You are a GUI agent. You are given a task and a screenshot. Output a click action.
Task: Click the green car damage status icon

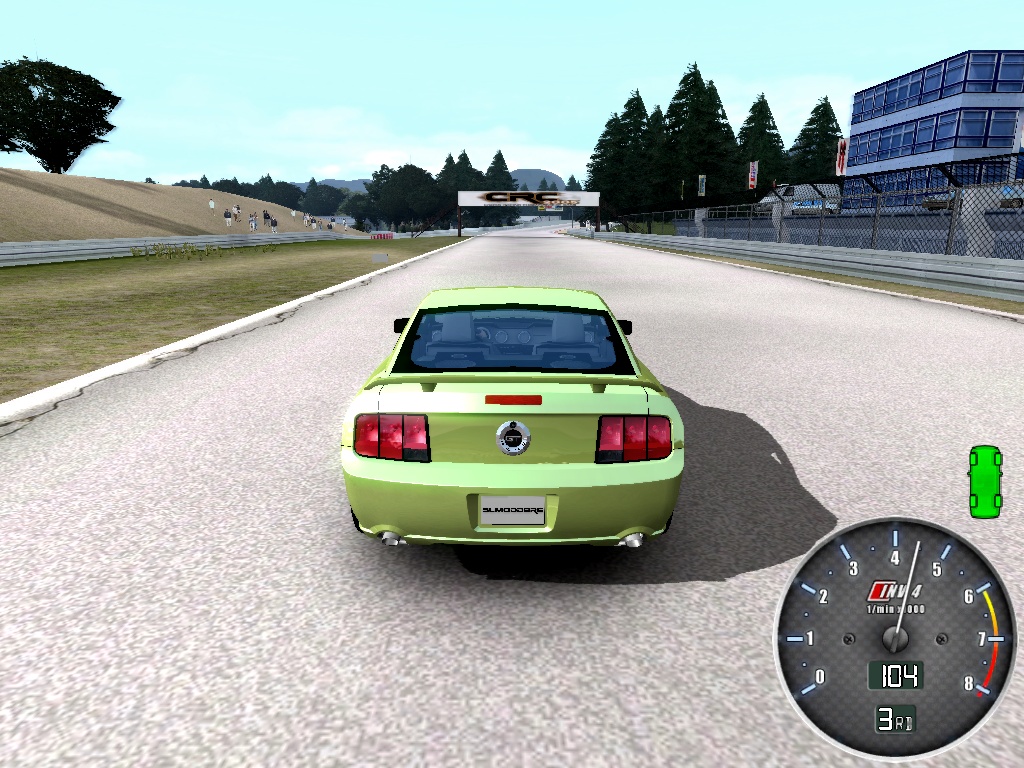tap(985, 482)
